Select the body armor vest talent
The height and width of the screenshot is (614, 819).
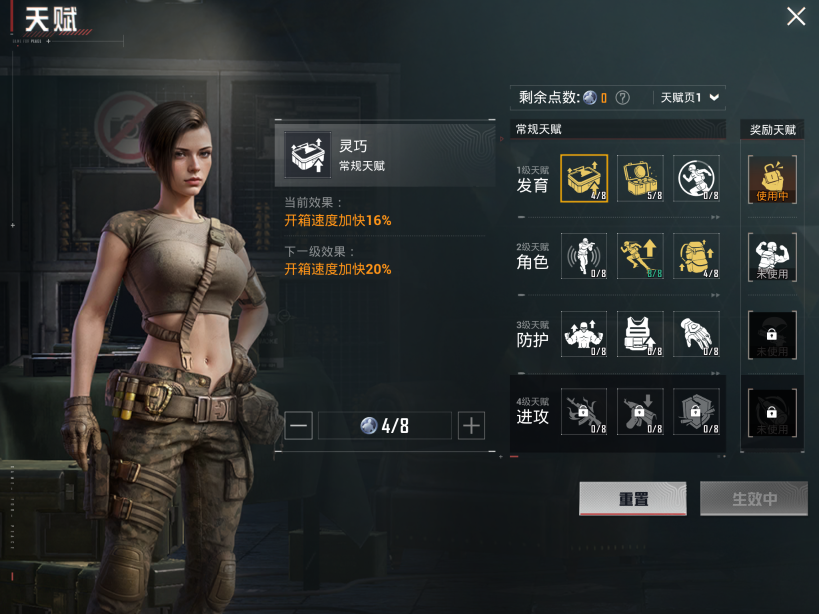tap(640, 335)
